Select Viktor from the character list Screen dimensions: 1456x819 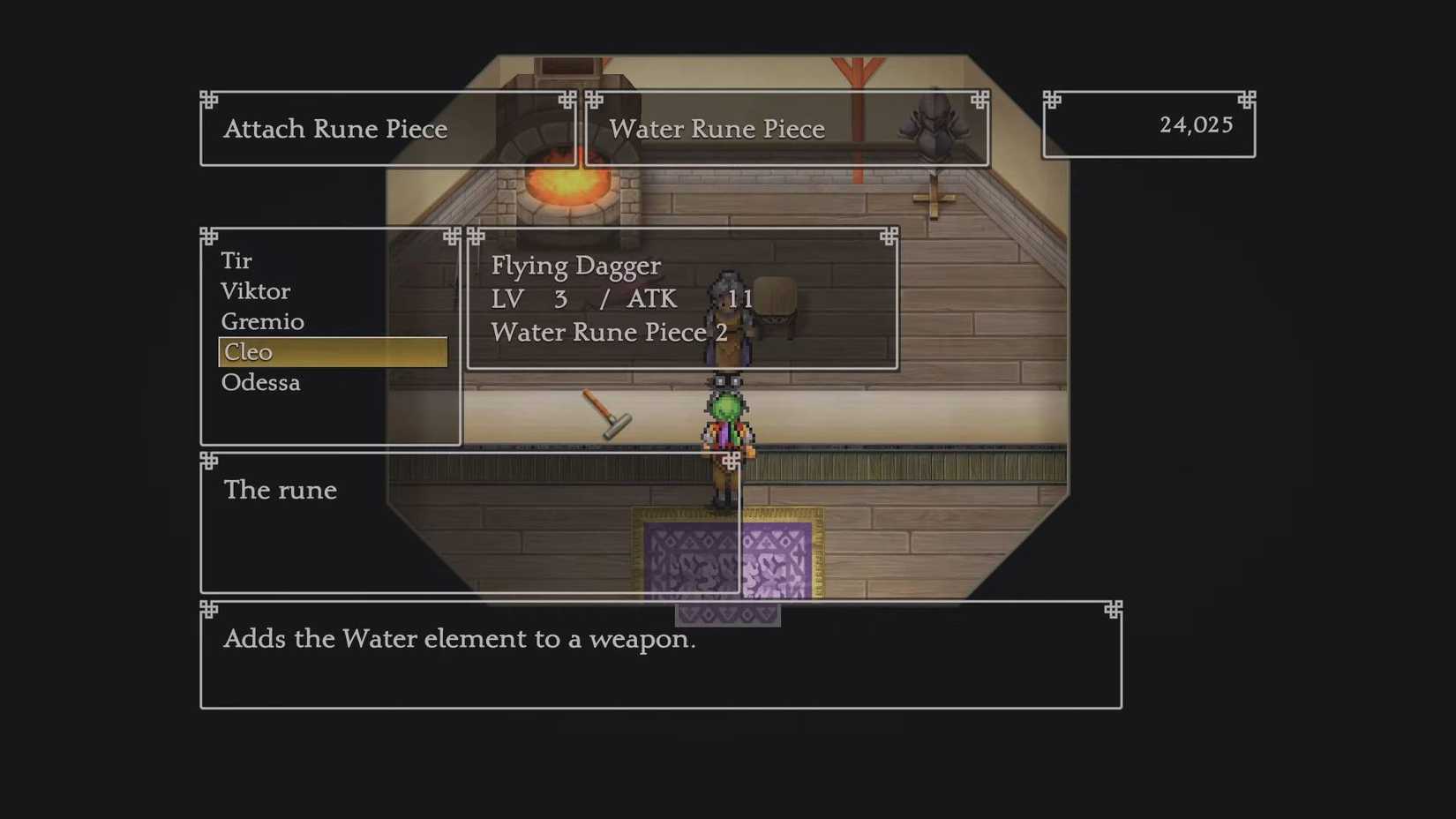coord(255,291)
